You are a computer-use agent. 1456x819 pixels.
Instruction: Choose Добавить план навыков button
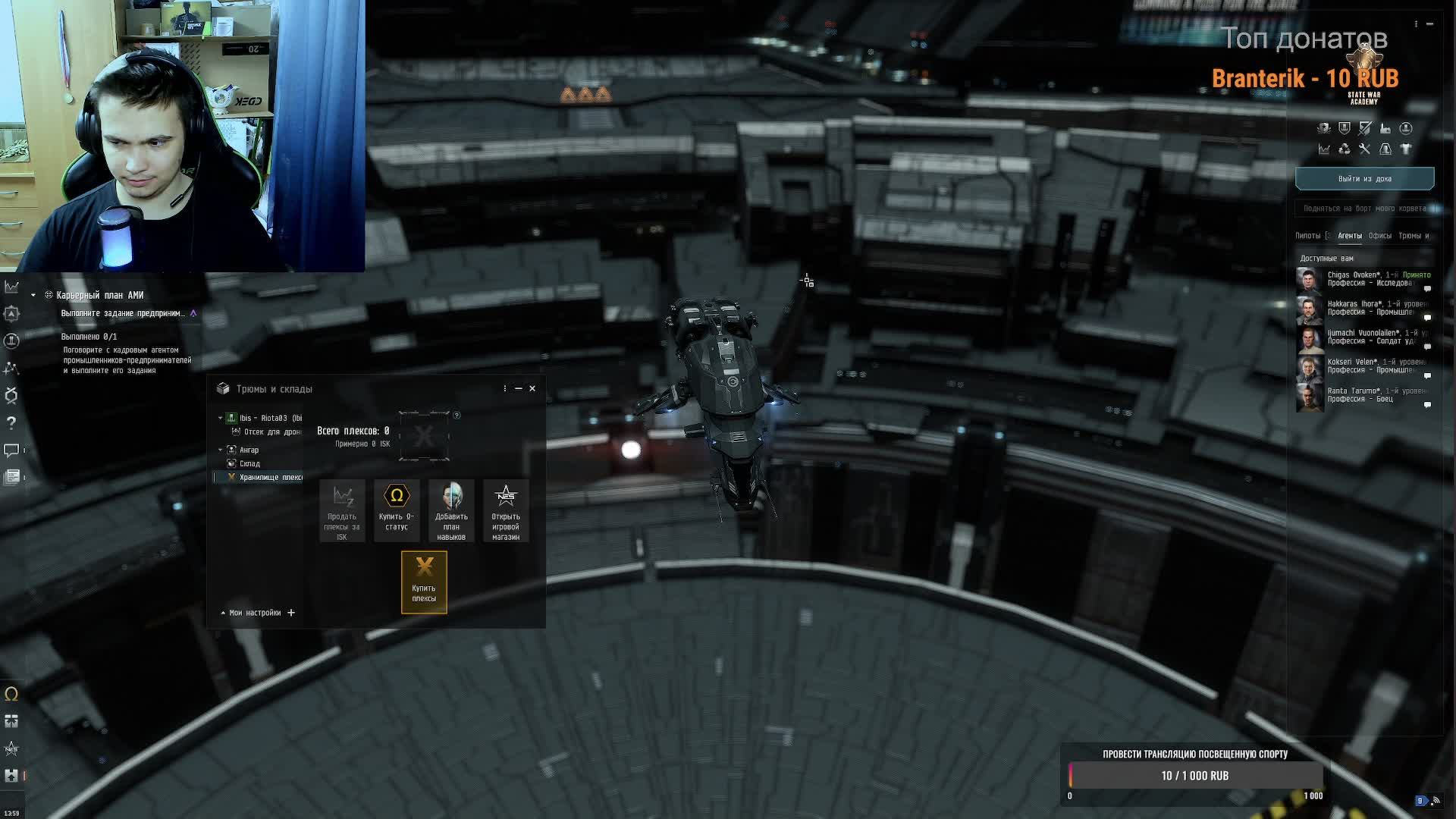tap(451, 510)
